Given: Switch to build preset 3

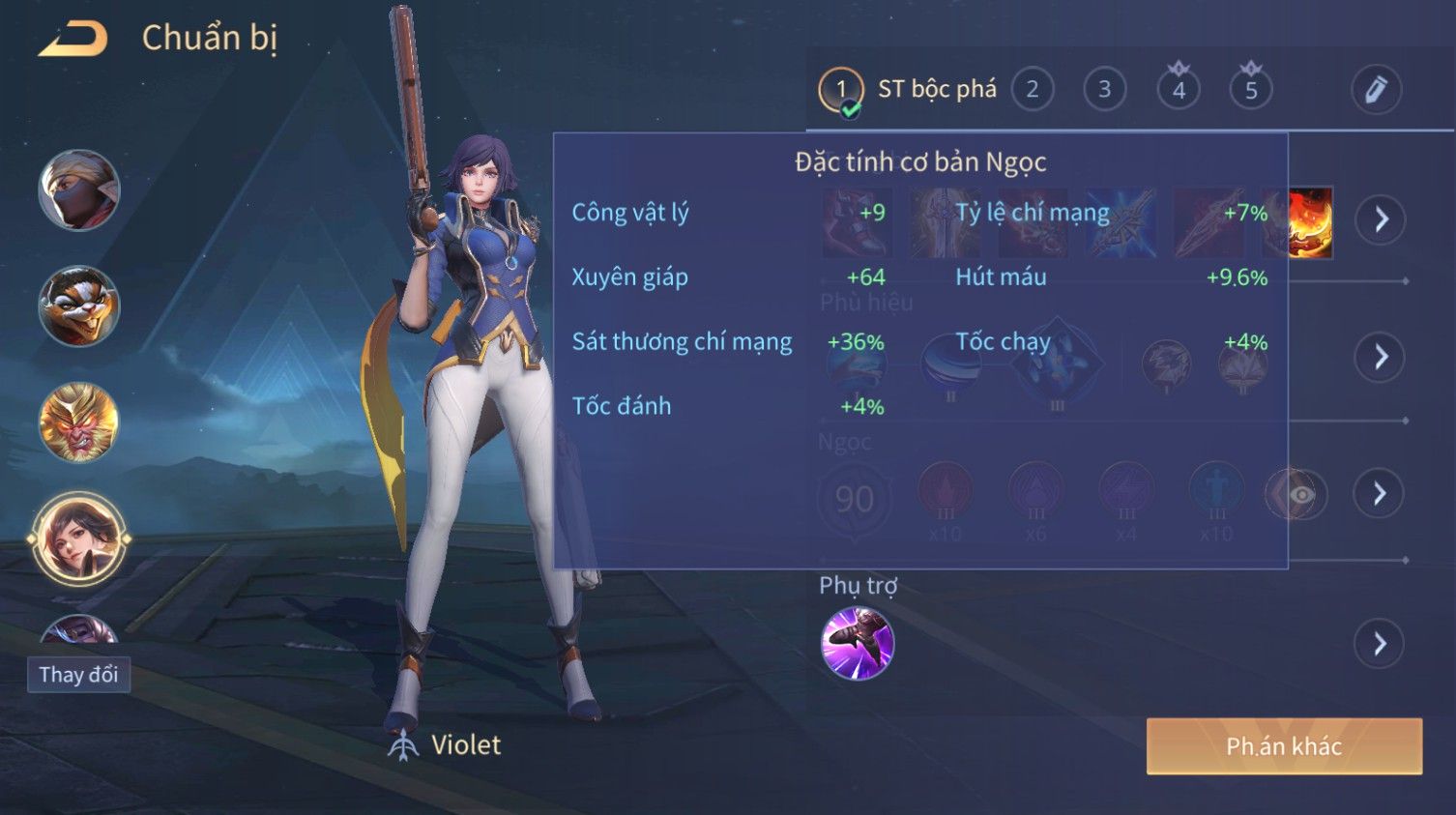Looking at the screenshot, I should pyautogui.click(x=1104, y=90).
